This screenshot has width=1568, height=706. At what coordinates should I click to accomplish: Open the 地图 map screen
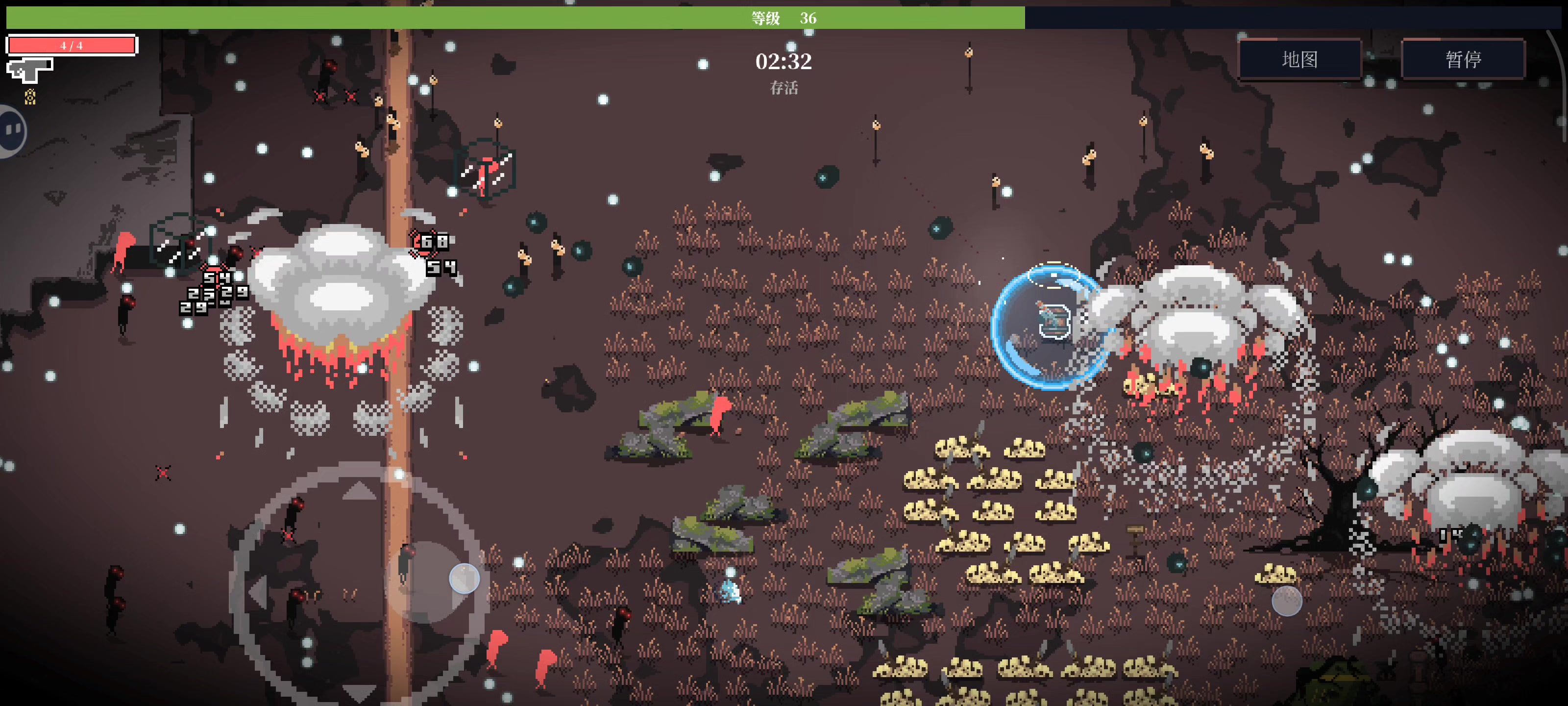pyautogui.click(x=1299, y=59)
